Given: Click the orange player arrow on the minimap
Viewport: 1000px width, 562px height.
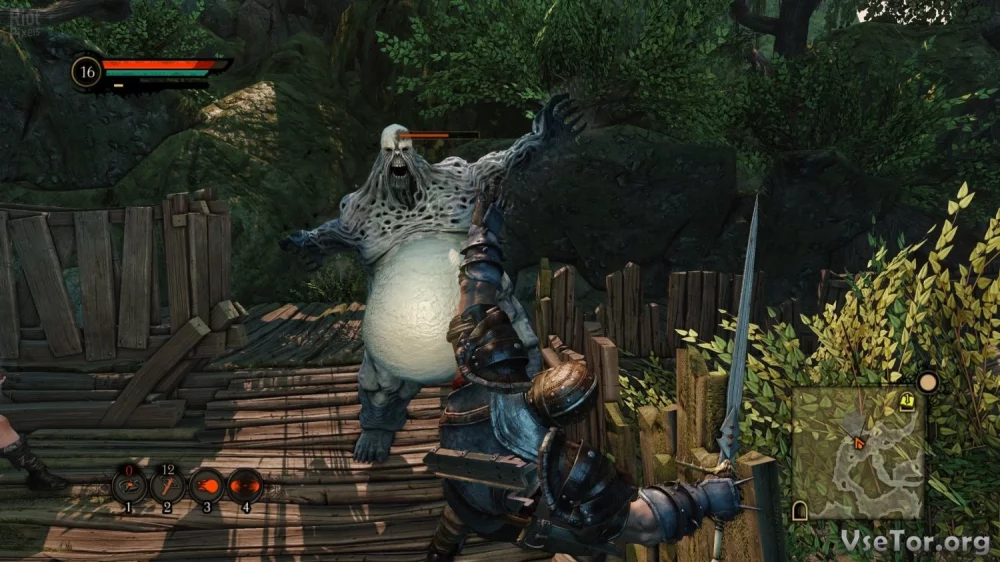Looking at the screenshot, I should tap(857, 440).
